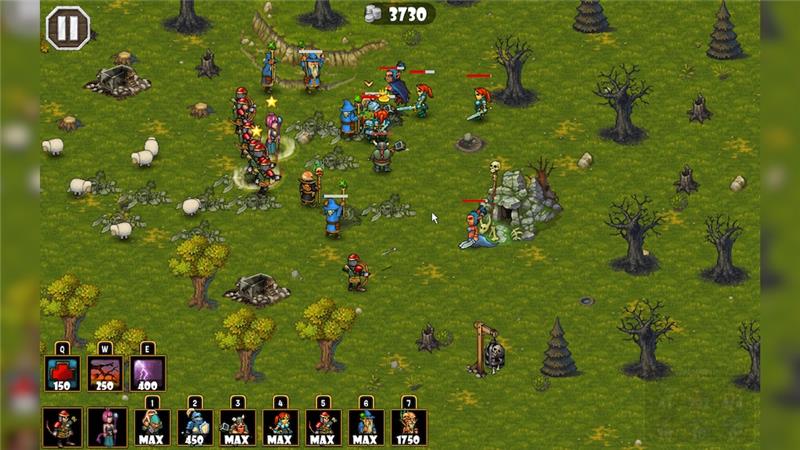Select the blue wizard unit in slot 6

pyautogui.click(x=366, y=427)
